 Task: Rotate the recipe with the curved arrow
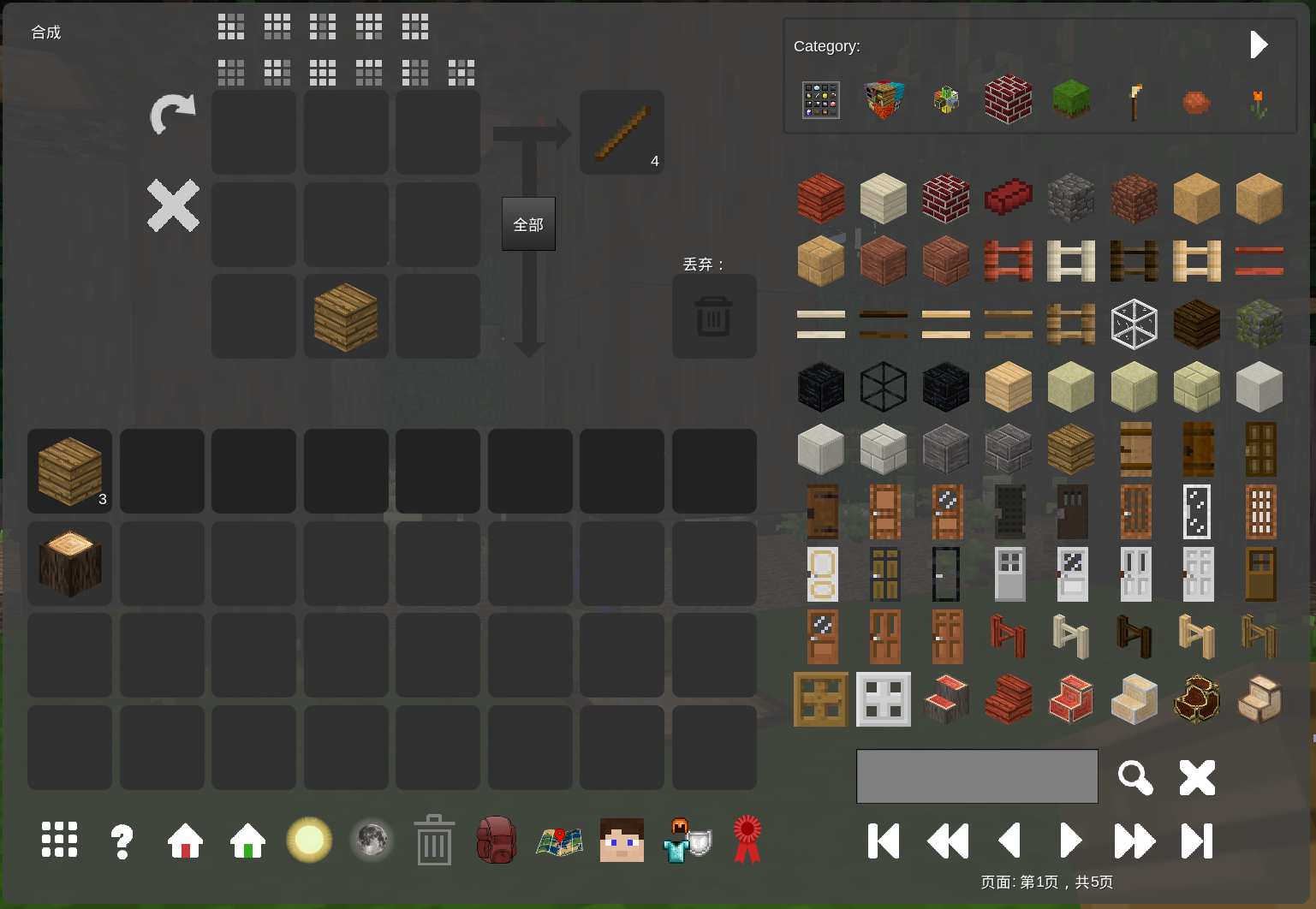pos(173,114)
